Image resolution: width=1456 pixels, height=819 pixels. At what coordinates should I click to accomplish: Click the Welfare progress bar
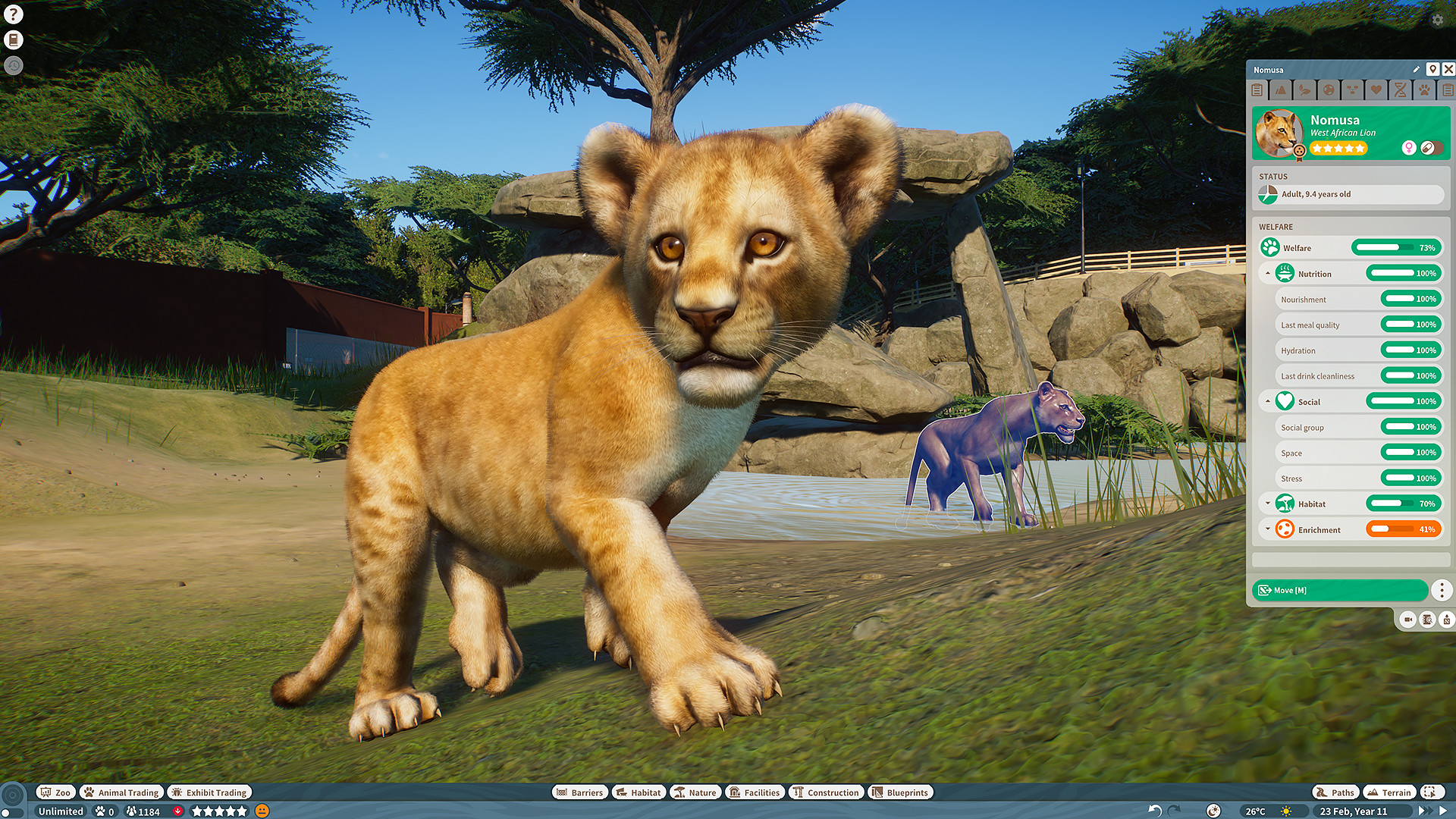[x=1395, y=247]
